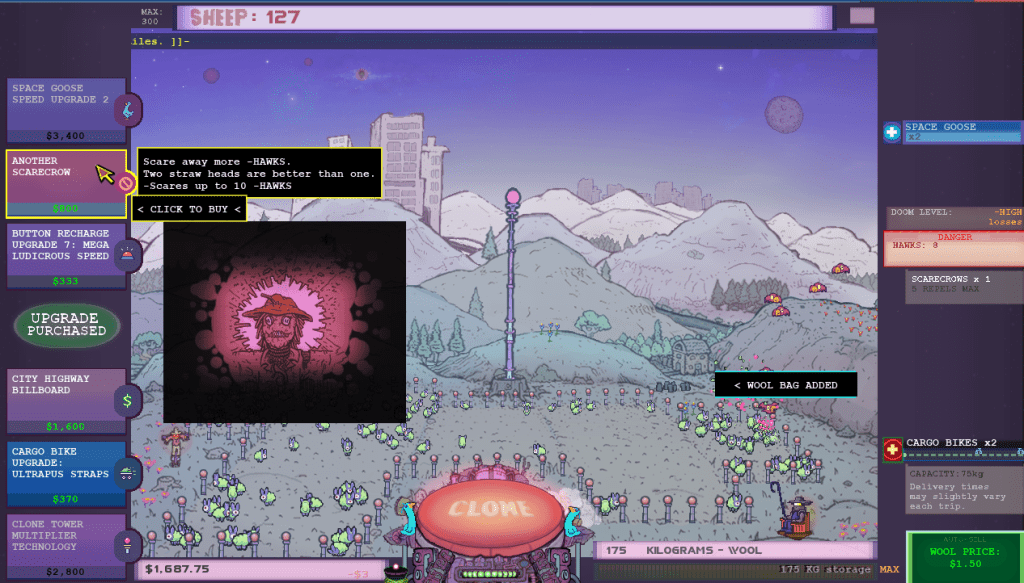Purchase Space Goose Speed Upgrade 2
The width and height of the screenshot is (1024, 583).
click(x=66, y=110)
